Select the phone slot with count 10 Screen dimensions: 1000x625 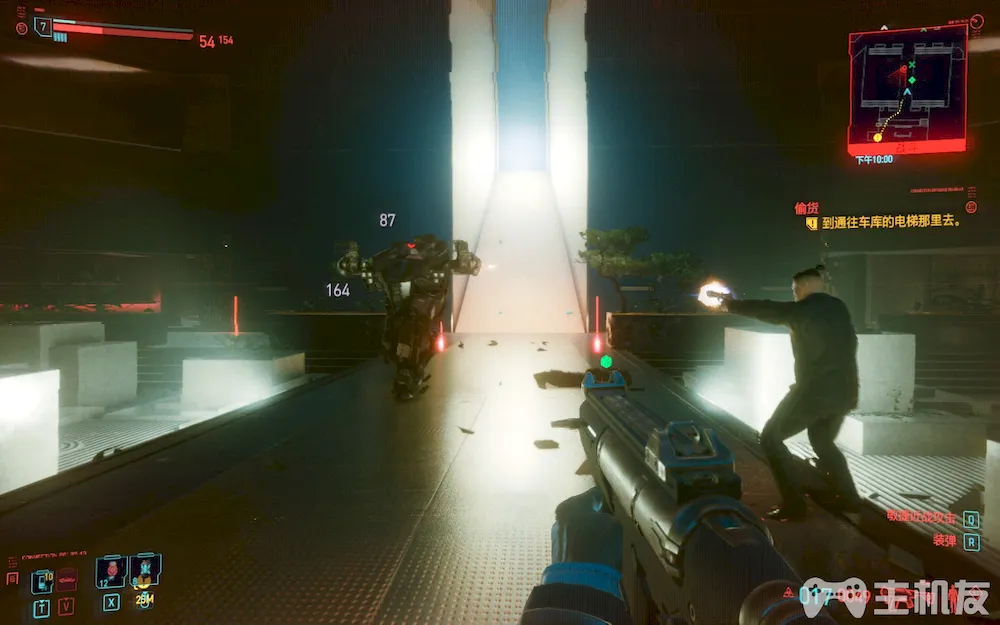(x=42, y=580)
